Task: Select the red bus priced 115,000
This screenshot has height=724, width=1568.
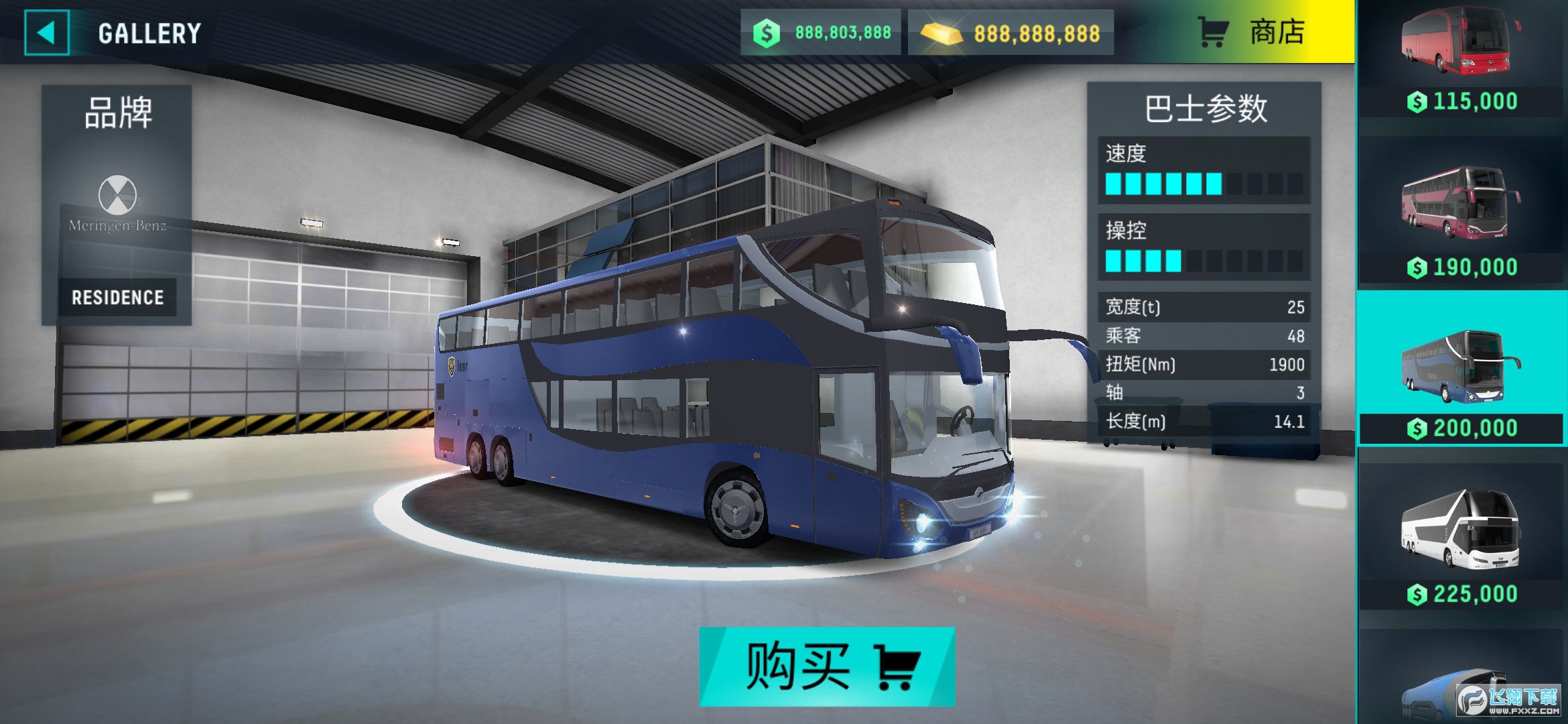Action: [1461, 59]
